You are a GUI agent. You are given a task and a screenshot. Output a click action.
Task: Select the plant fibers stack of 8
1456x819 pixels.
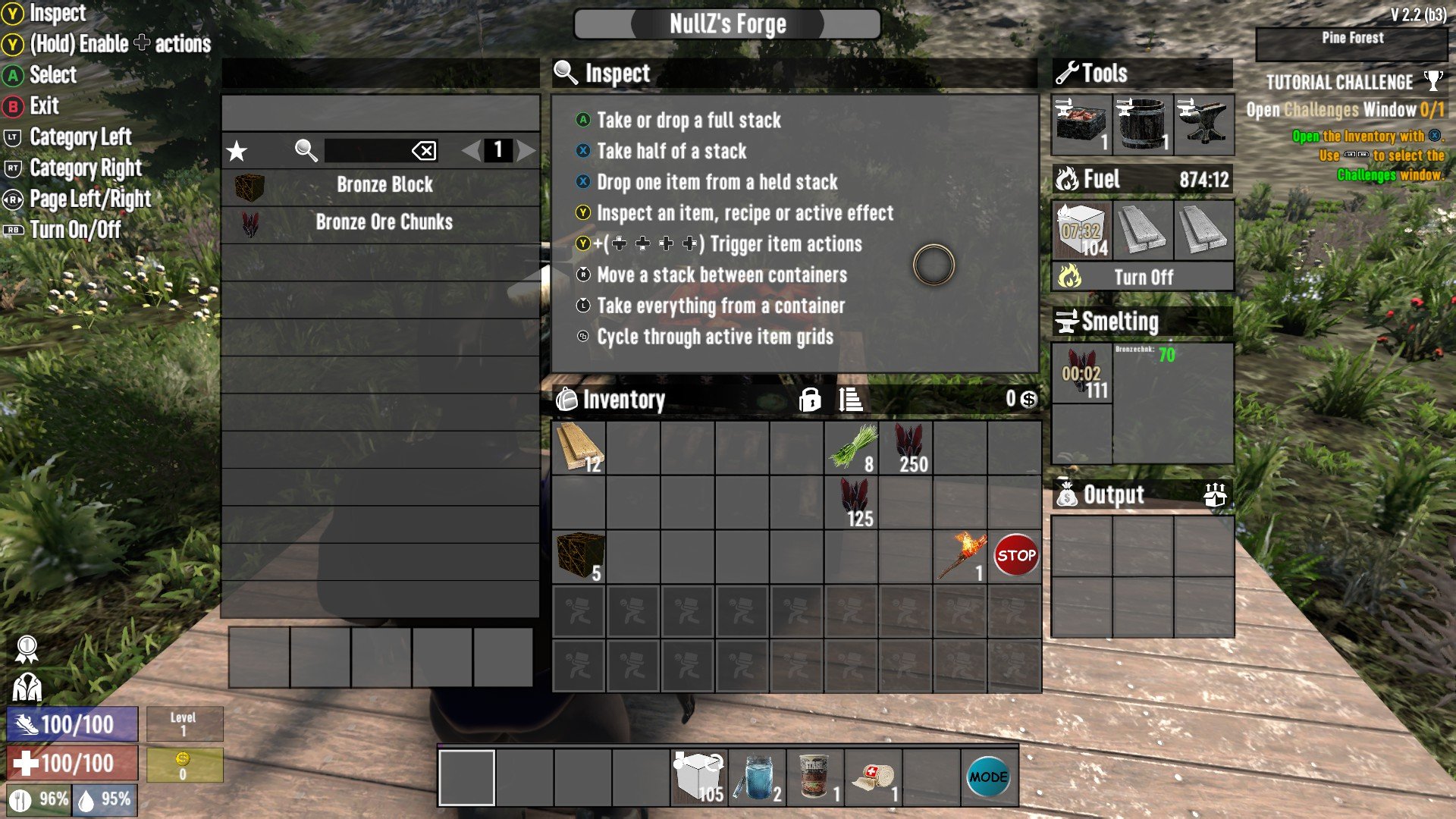[x=852, y=448]
